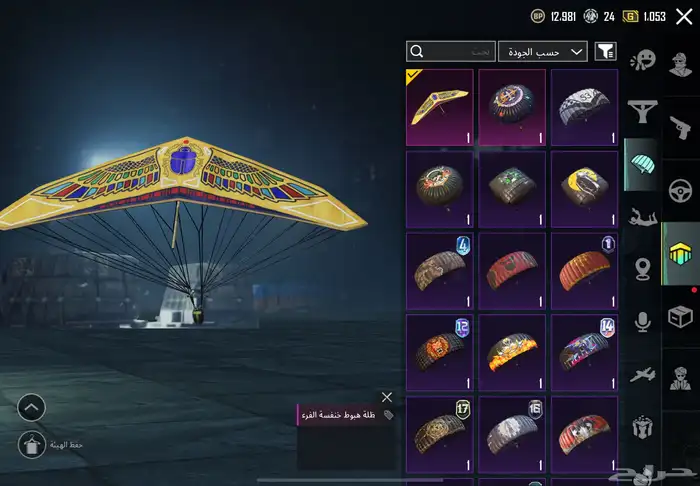
Task: Close the inventory screen
Action: [x=684, y=16]
